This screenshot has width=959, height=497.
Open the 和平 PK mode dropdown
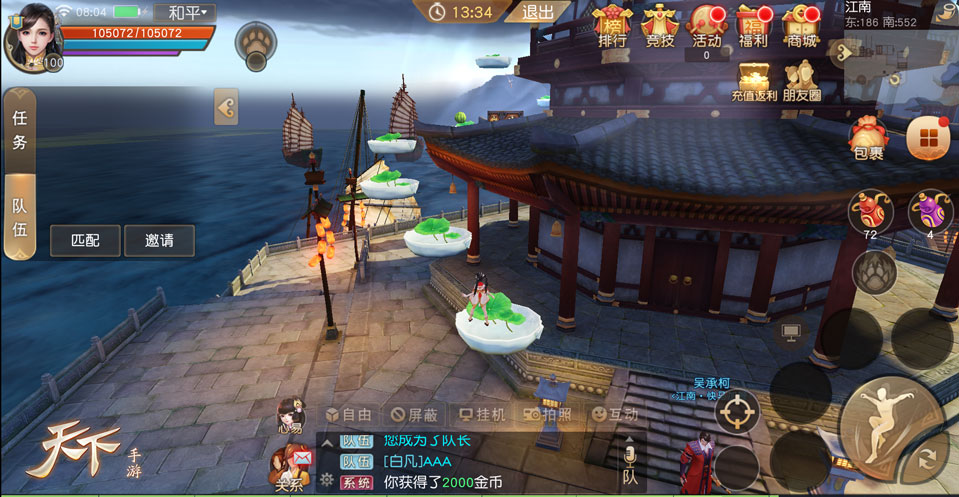tap(186, 13)
